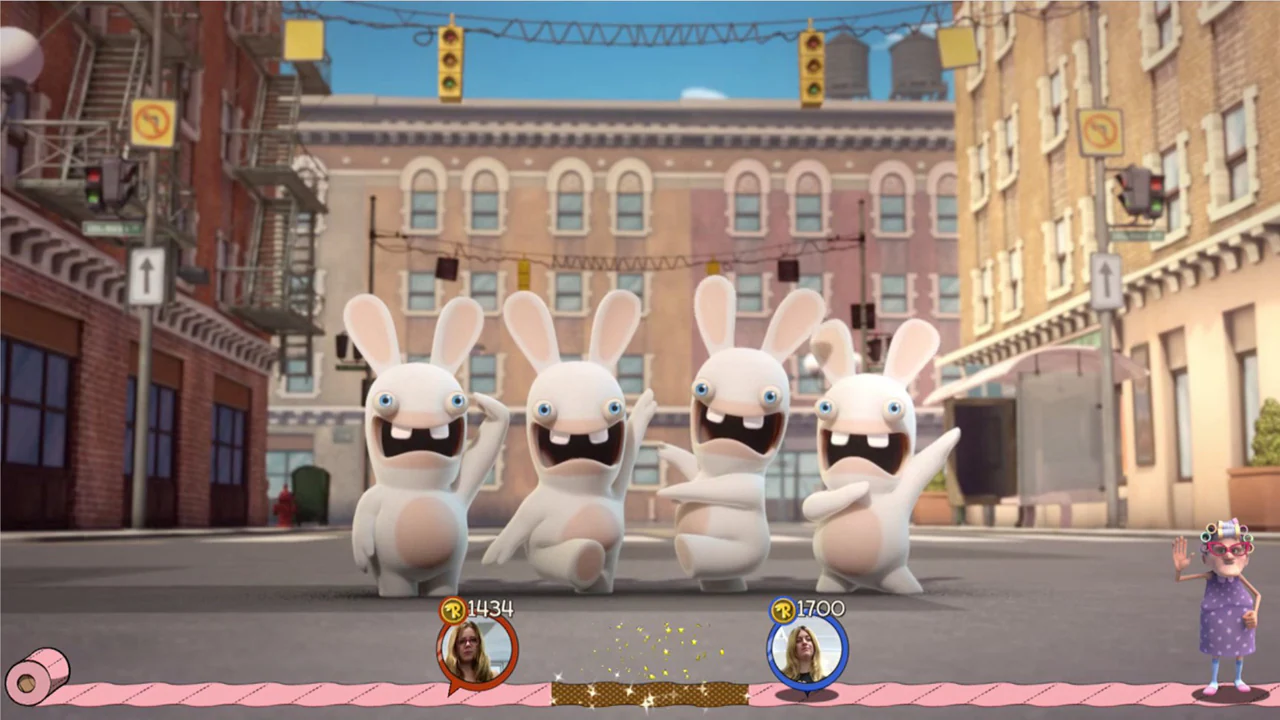Screen dimensions: 1280x720
Task: Click the orange Rabbid coin icon
Action: coord(455,610)
